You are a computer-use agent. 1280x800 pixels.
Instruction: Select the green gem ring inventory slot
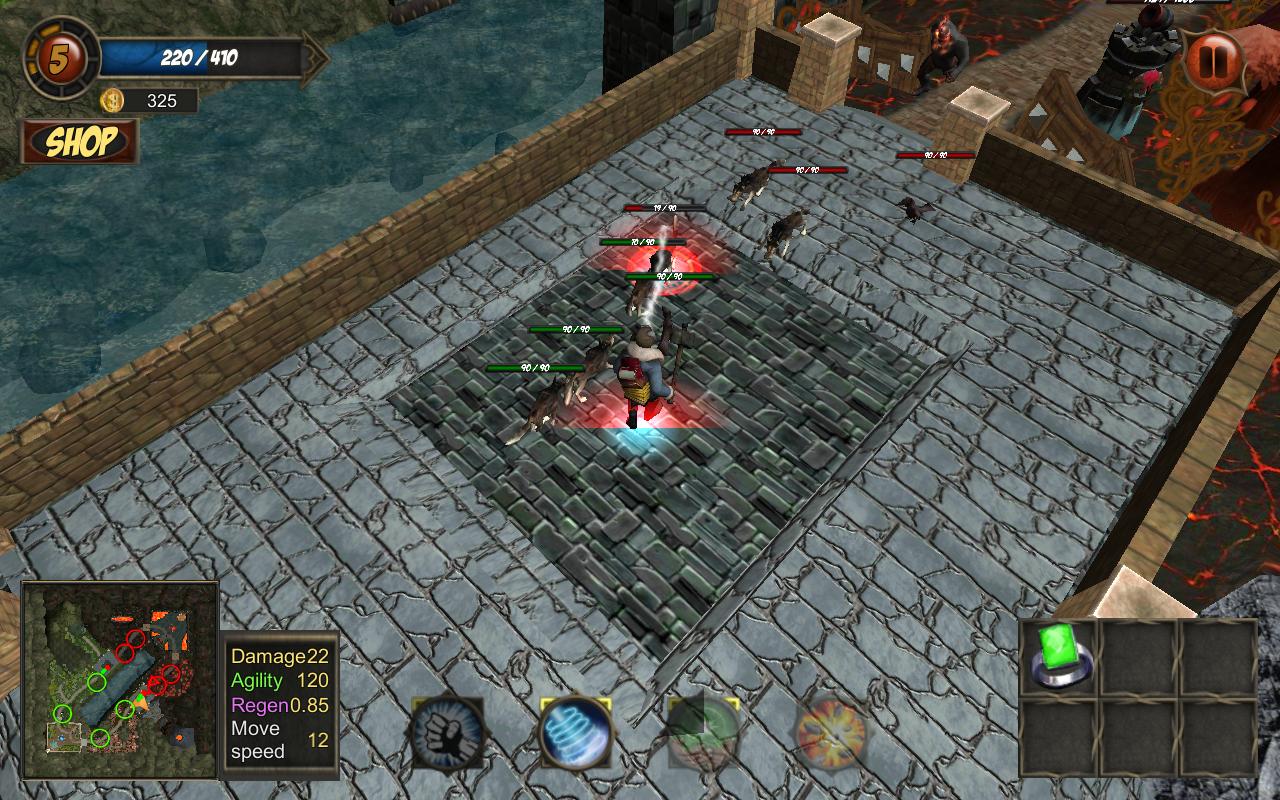coord(1062,657)
